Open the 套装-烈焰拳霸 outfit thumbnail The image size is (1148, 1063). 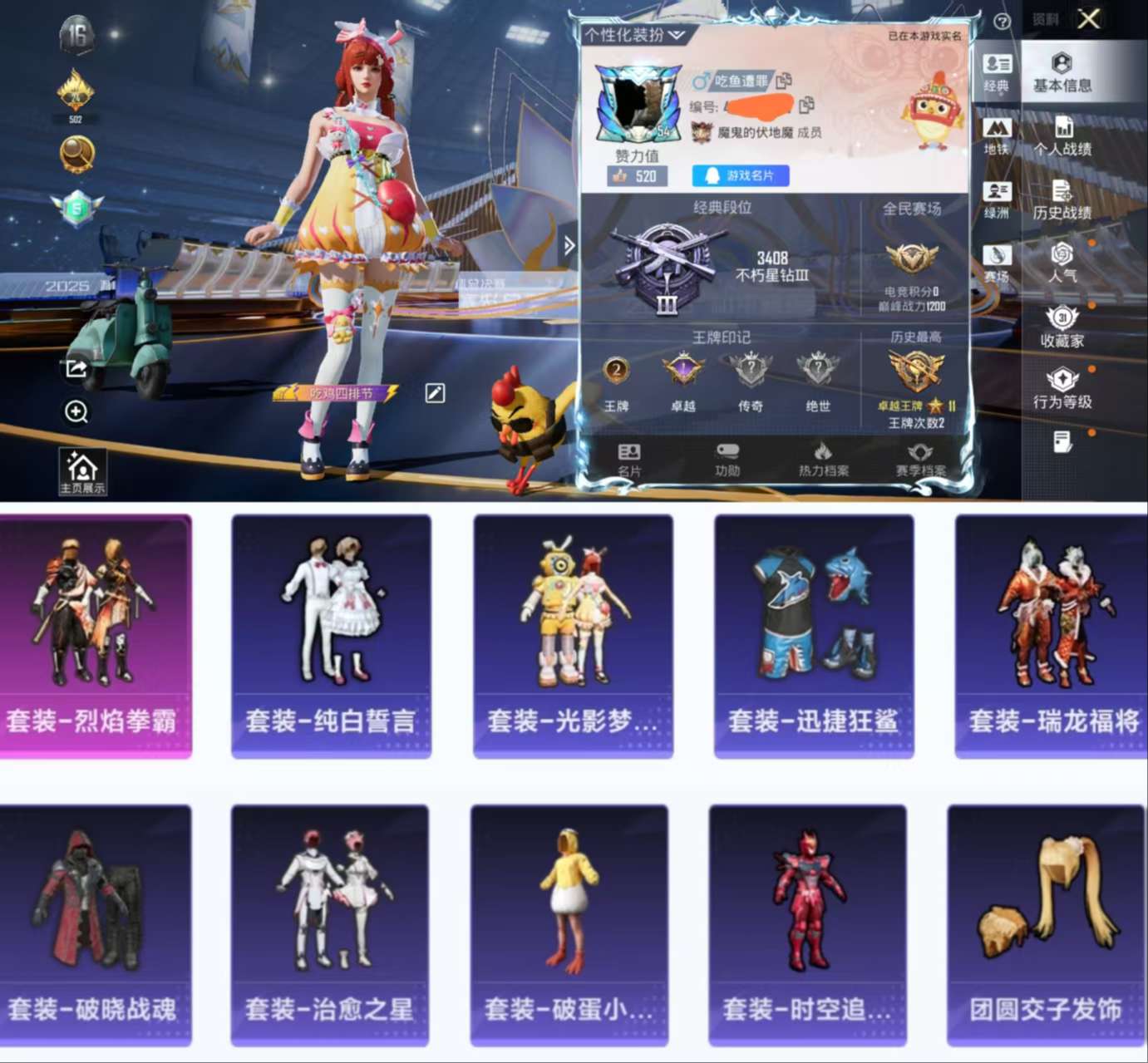[96, 635]
